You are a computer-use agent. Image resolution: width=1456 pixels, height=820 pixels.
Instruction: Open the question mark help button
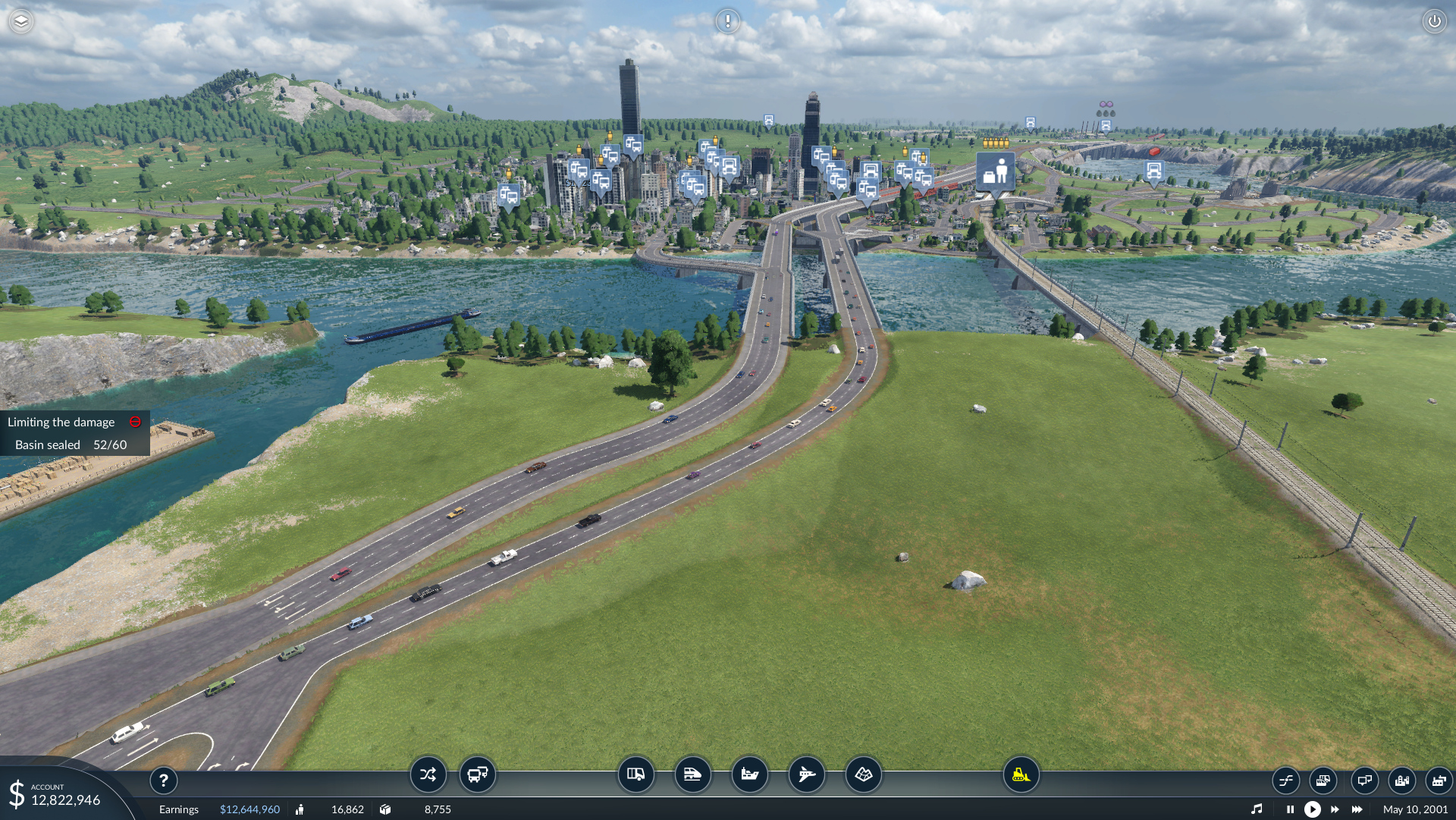click(x=163, y=780)
